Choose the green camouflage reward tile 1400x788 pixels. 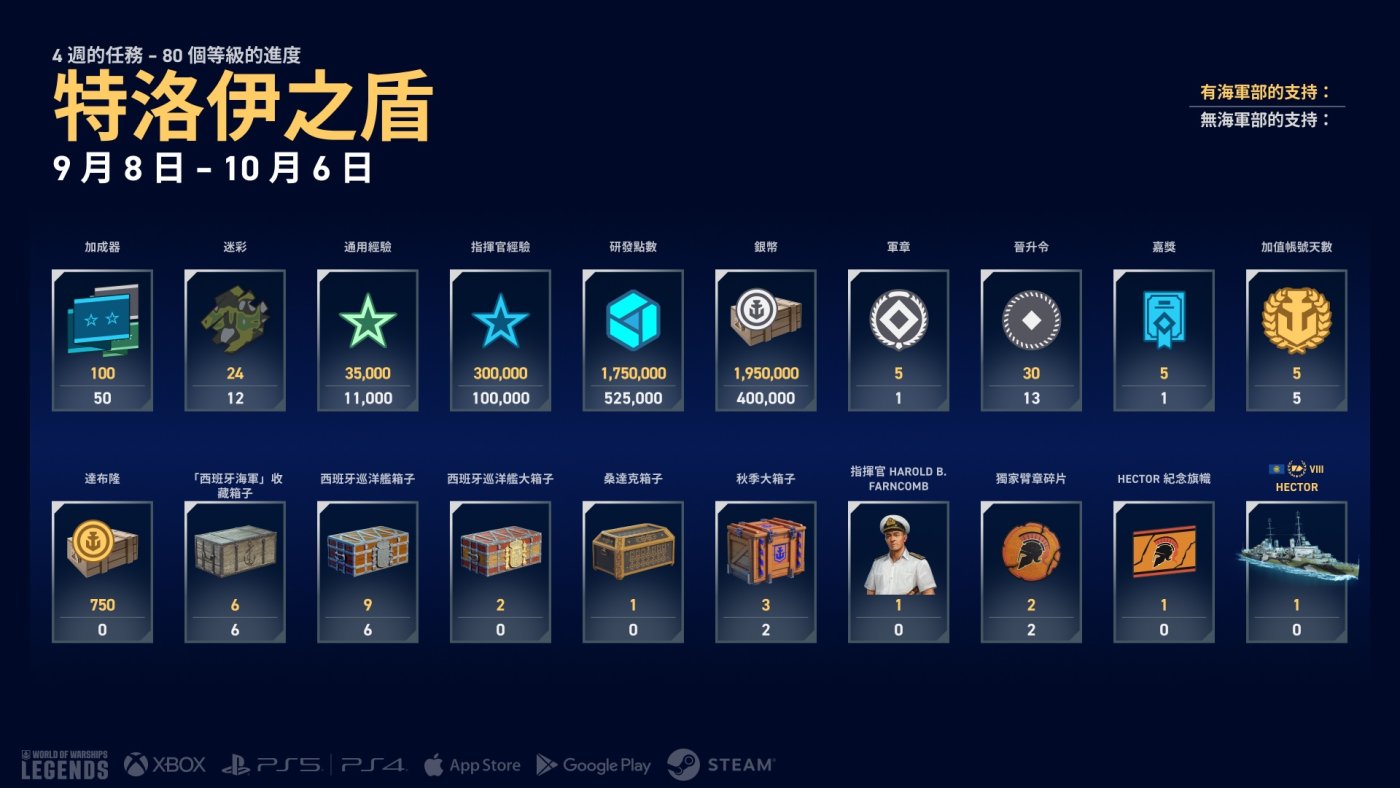click(235, 340)
